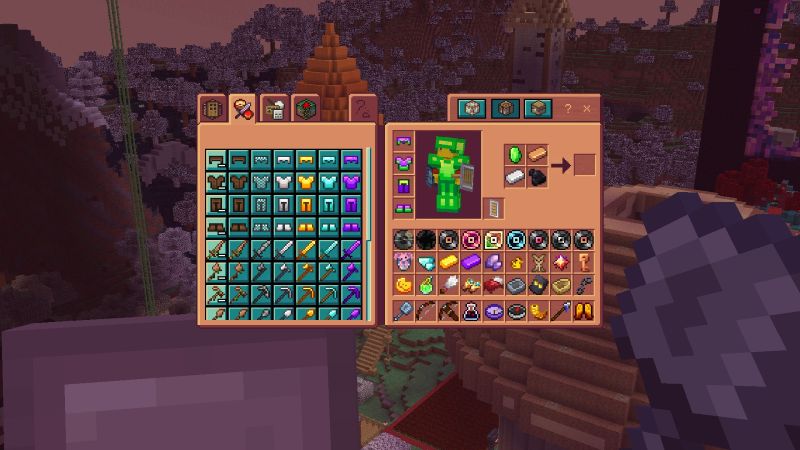Select the gold chestplate recipe

(x=306, y=182)
